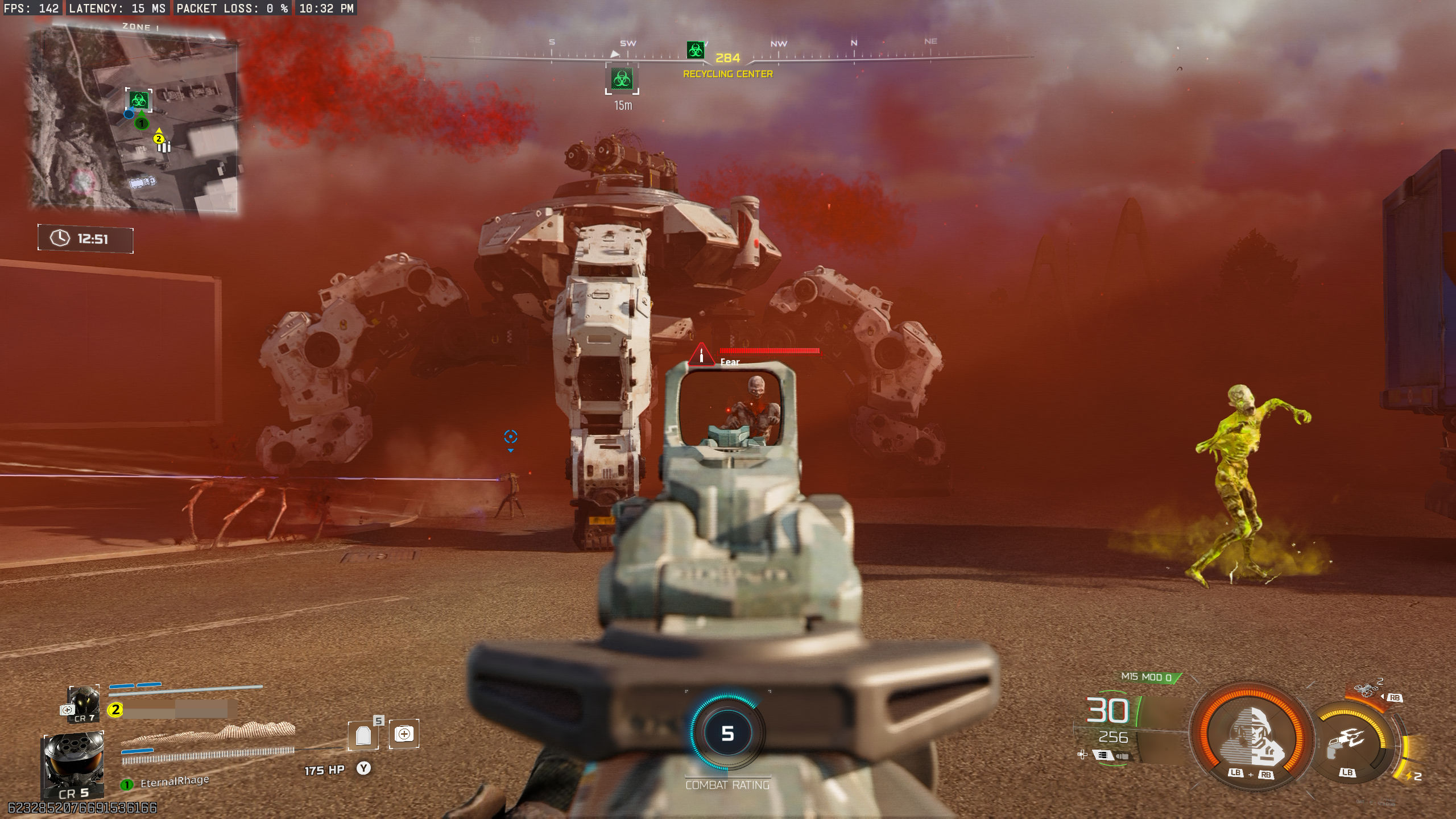Open the biohazard waypoint on the minimap
The width and height of the screenshot is (1456, 819).
click(140, 101)
